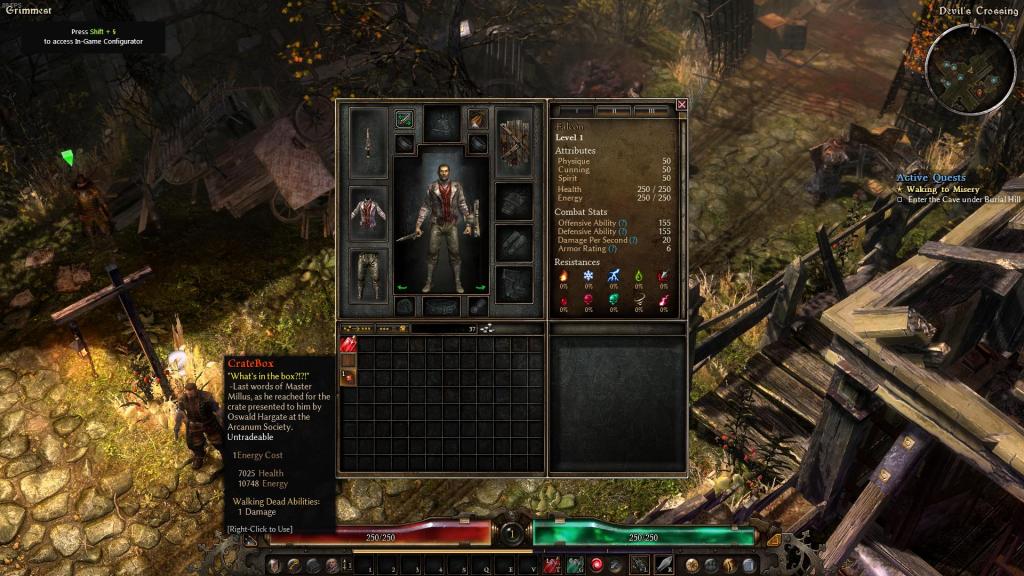Select the equipped trousers leg slot

click(x=367, y=273)
